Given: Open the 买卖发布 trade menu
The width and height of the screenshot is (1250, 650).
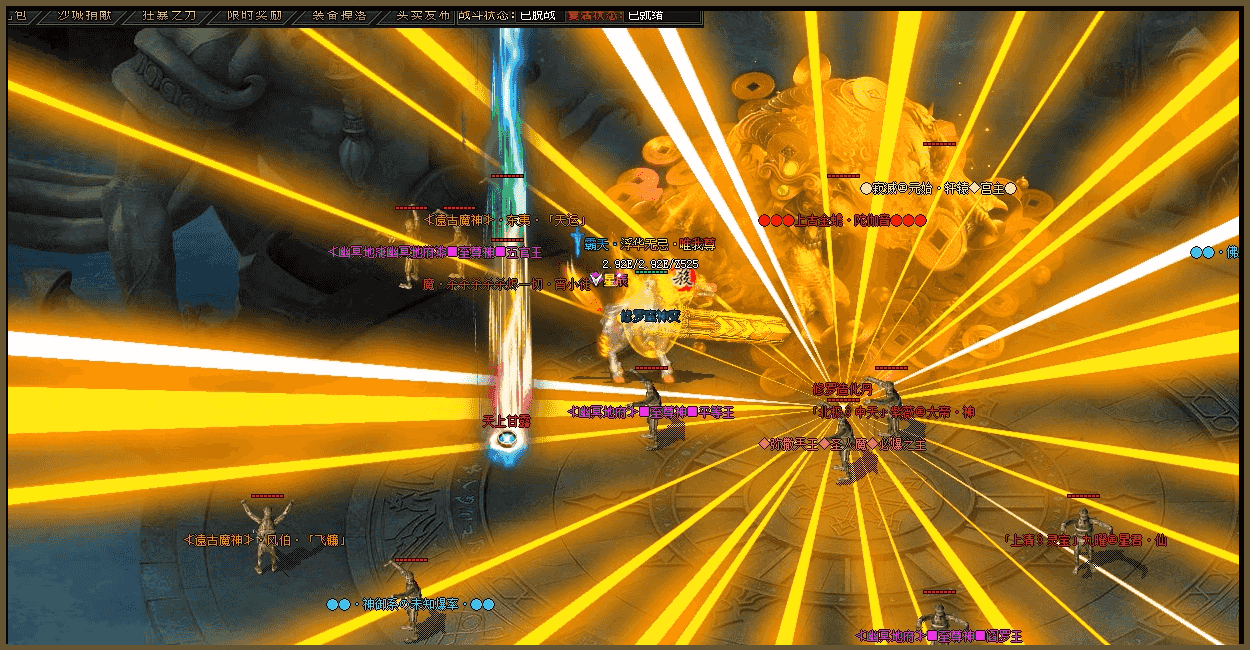Looking at the screenshot, I should pos(424,15).
